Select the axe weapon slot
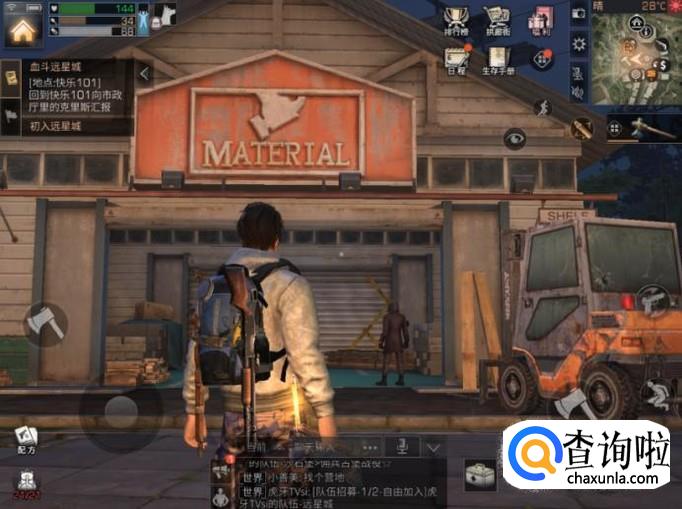Image resolution: width=682 pixels, height=509 pixels. pos(641,127)
